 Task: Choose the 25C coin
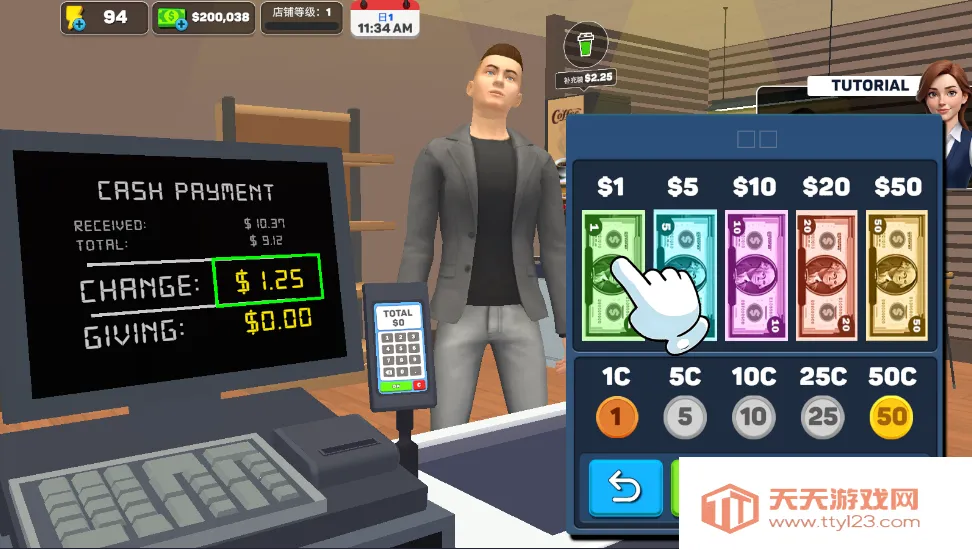(822, 415)
